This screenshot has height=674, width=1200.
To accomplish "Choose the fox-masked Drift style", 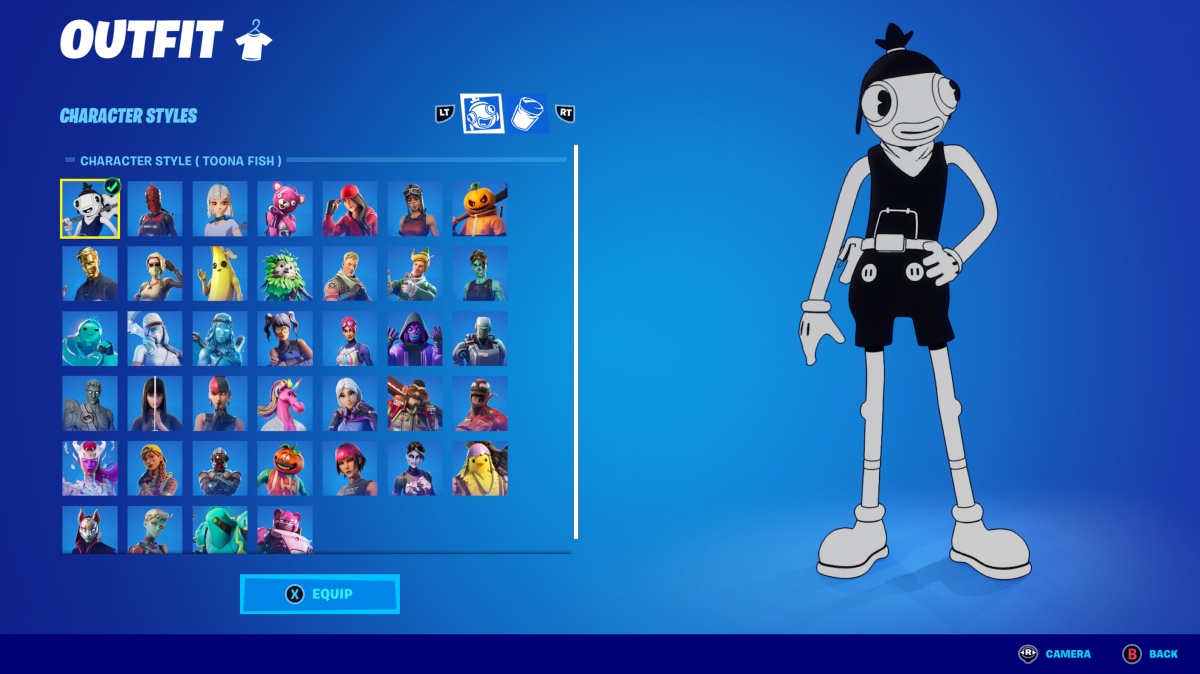I will pos(90,529).
